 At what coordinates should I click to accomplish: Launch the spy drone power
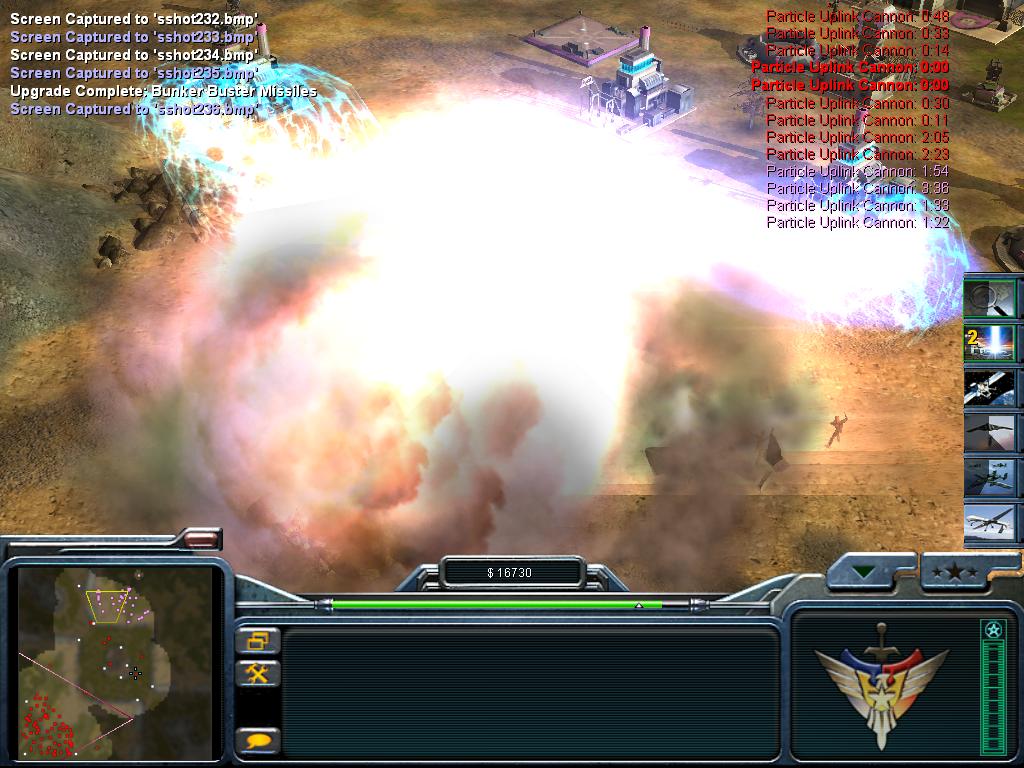989,521
